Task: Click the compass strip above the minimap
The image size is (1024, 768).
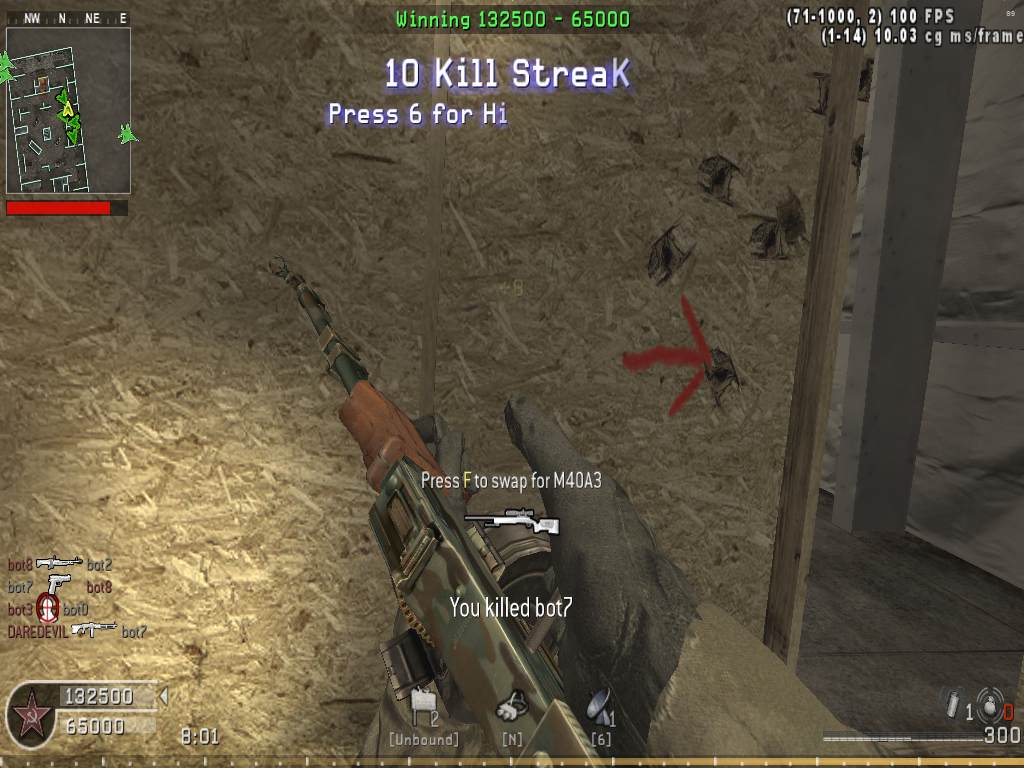Action: pyautogui.click(x=68, y=18)
